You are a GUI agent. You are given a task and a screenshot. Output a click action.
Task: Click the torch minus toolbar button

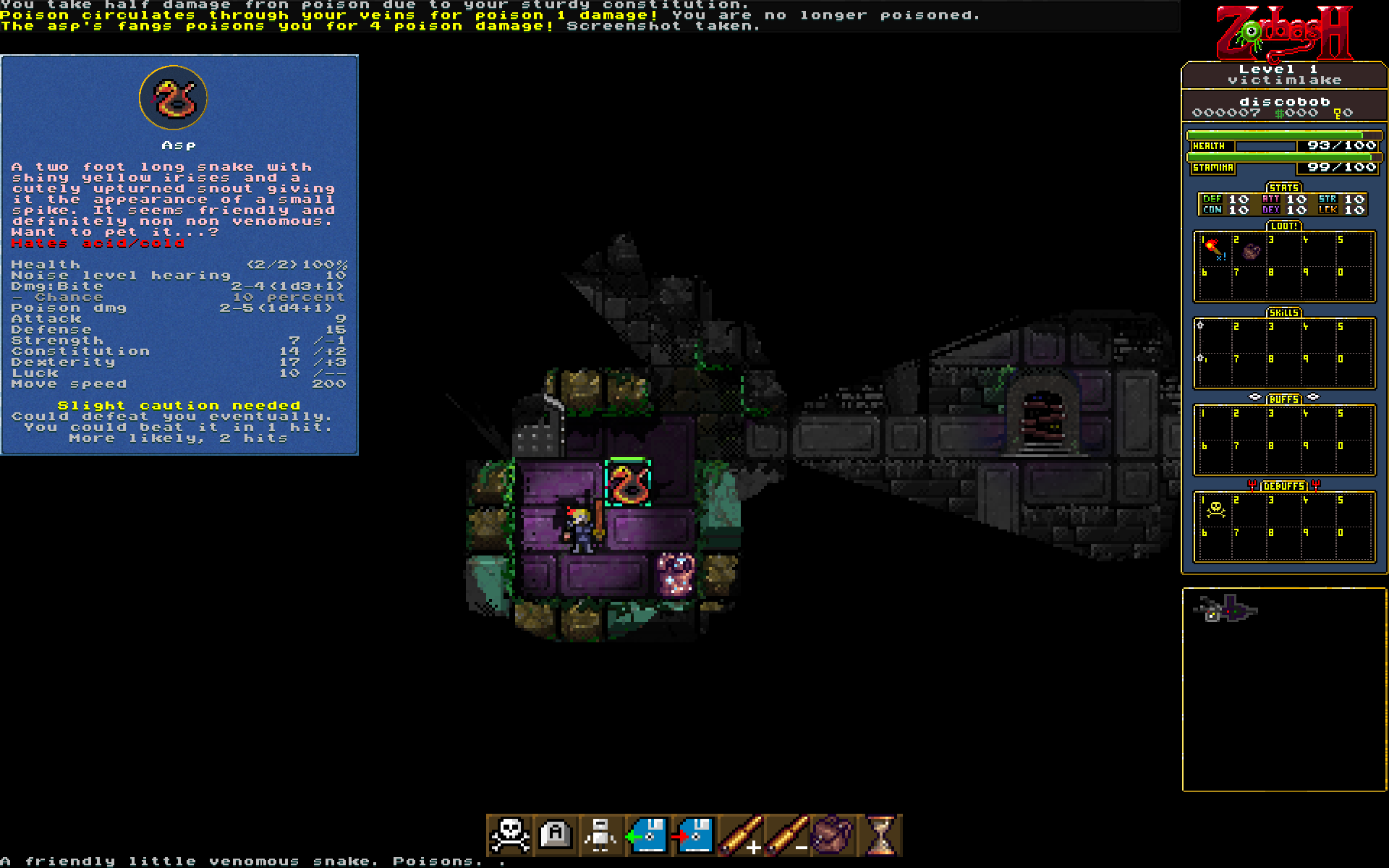coord(786,835)
